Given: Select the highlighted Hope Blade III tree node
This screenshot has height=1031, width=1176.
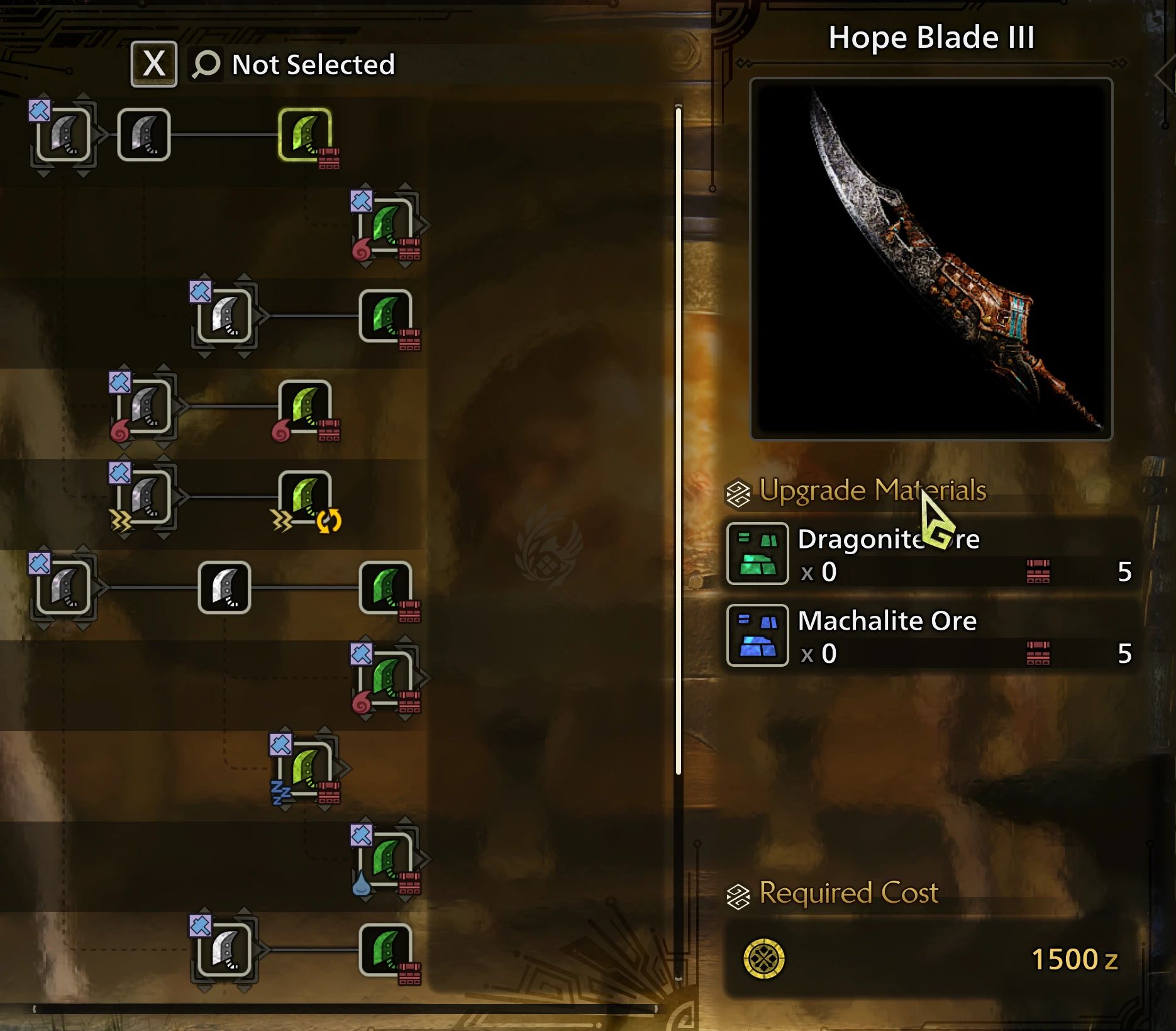Looking at the screenshot, I should click(305, 135).
